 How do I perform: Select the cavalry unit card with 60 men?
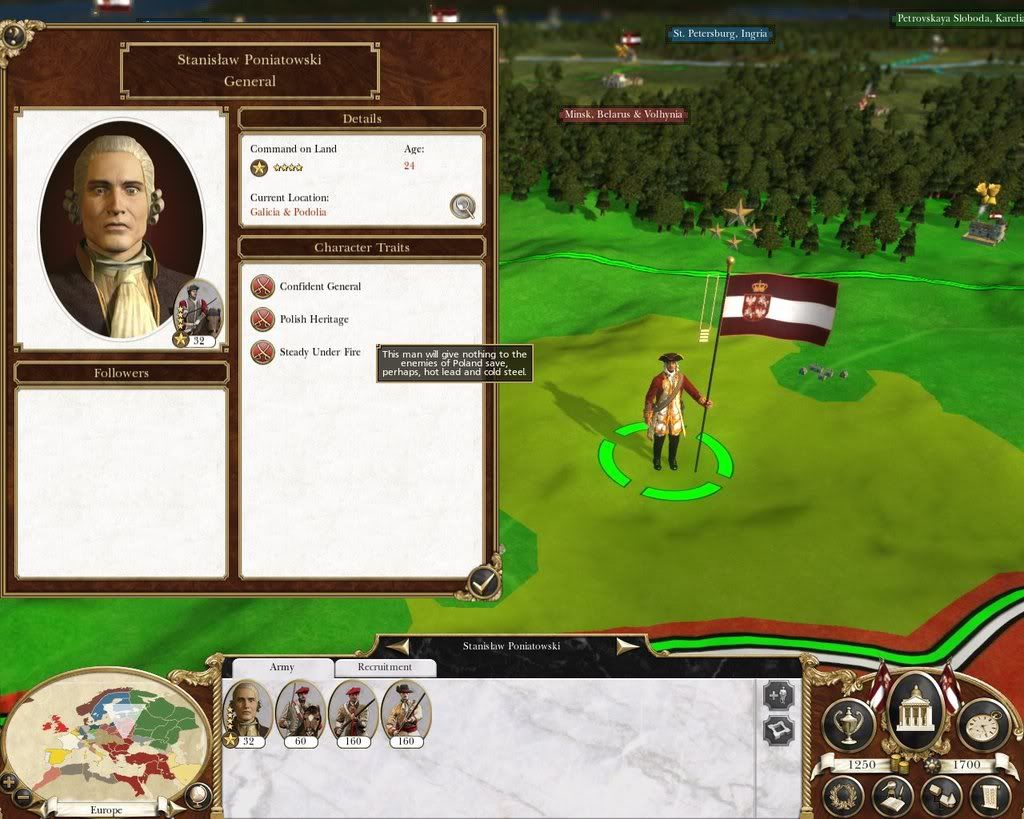click(x=298, y=713)
